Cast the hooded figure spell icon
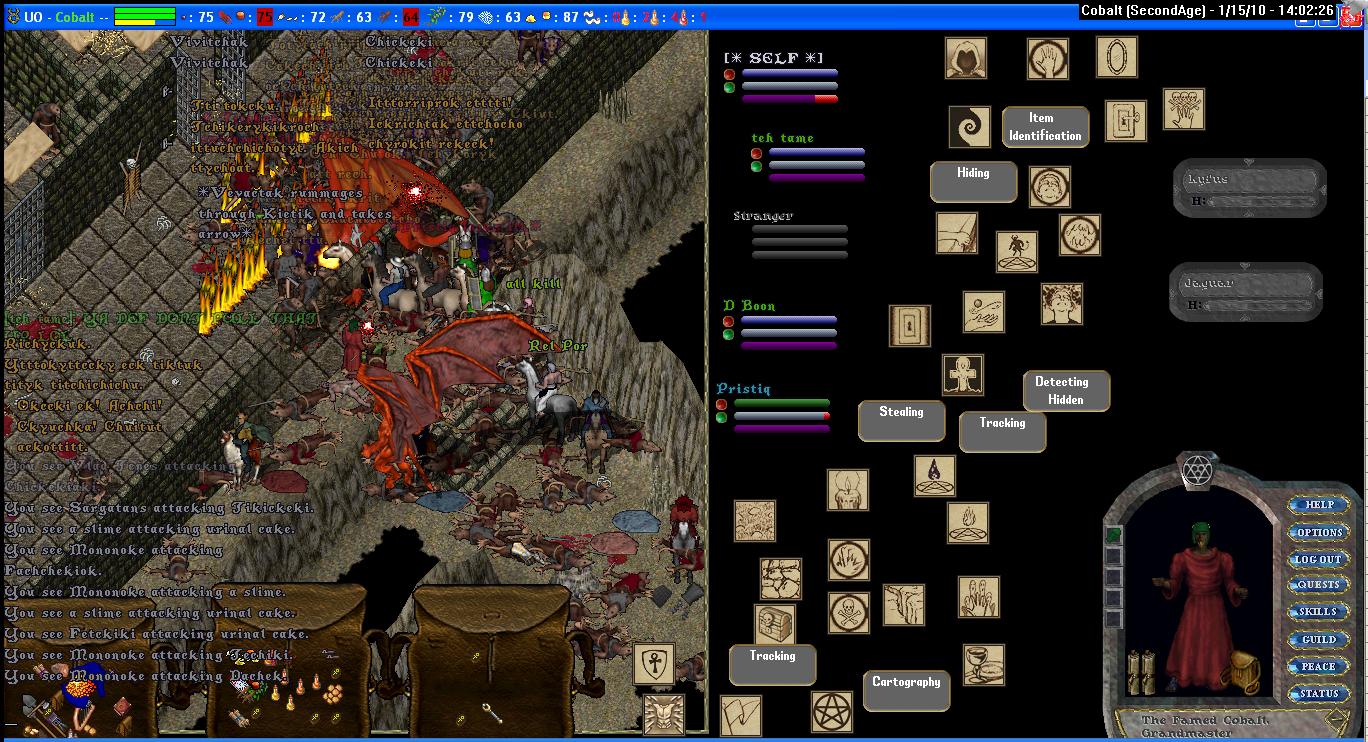This screenshot has width=1368, height=742. pos(966,58)
